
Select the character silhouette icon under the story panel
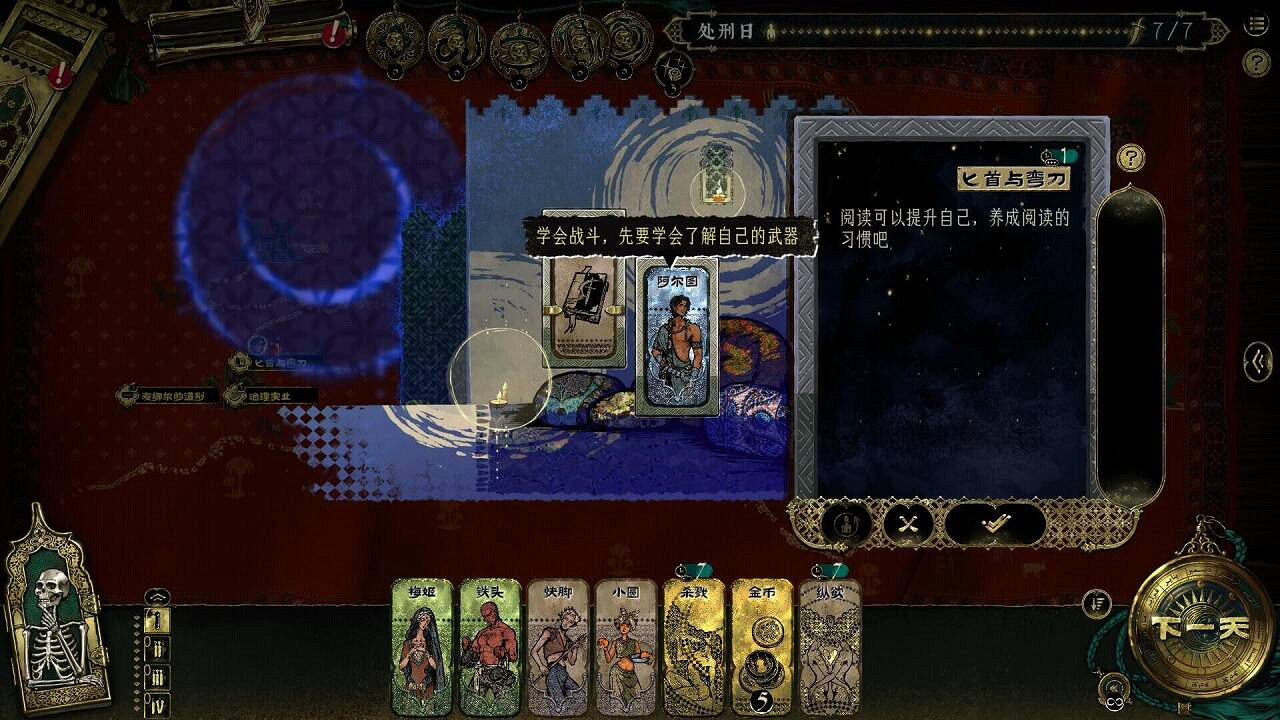(x=849, y=522)
